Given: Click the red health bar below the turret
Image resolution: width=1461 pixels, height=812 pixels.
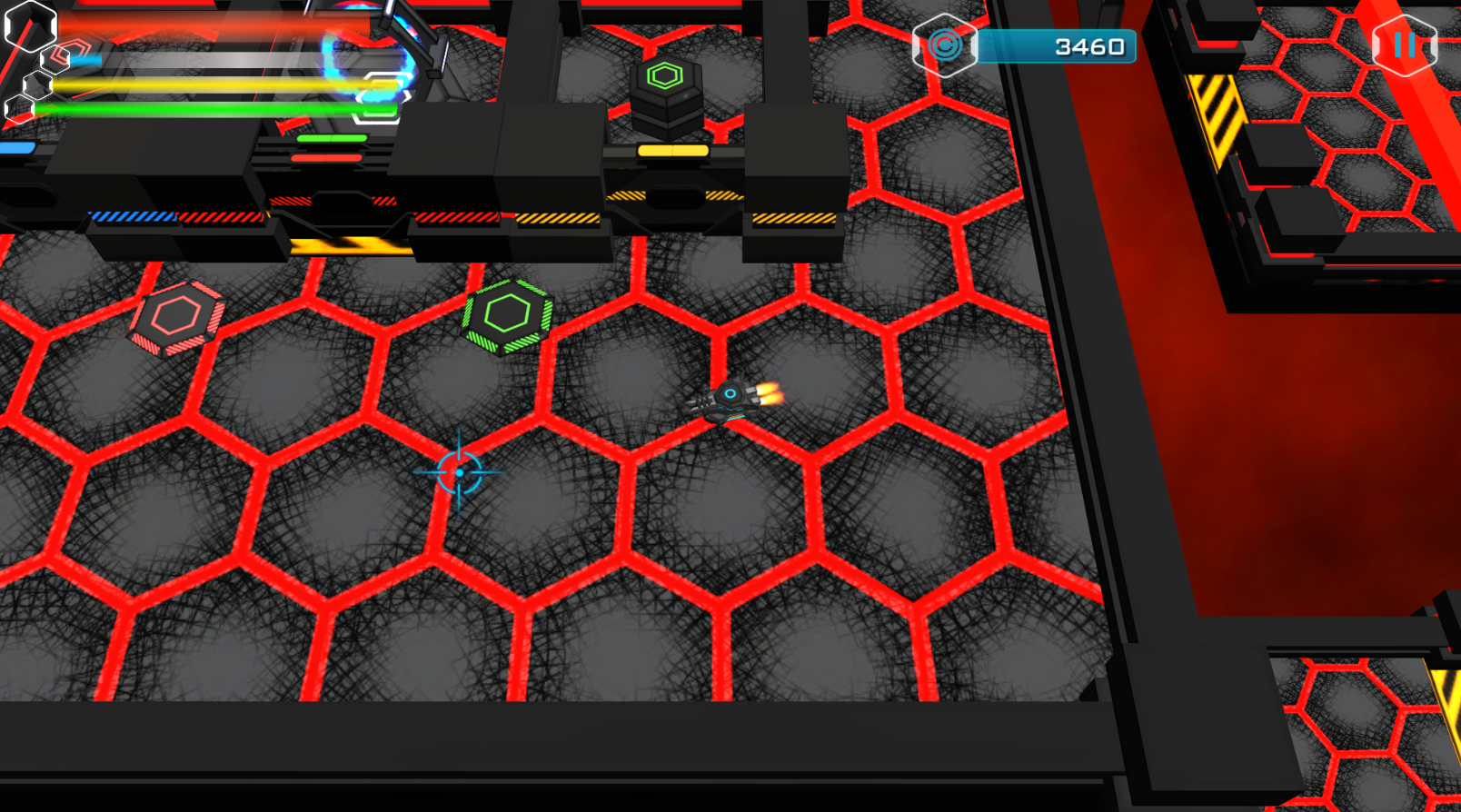Looking at the screenshot, I should [x=325, y=157].
